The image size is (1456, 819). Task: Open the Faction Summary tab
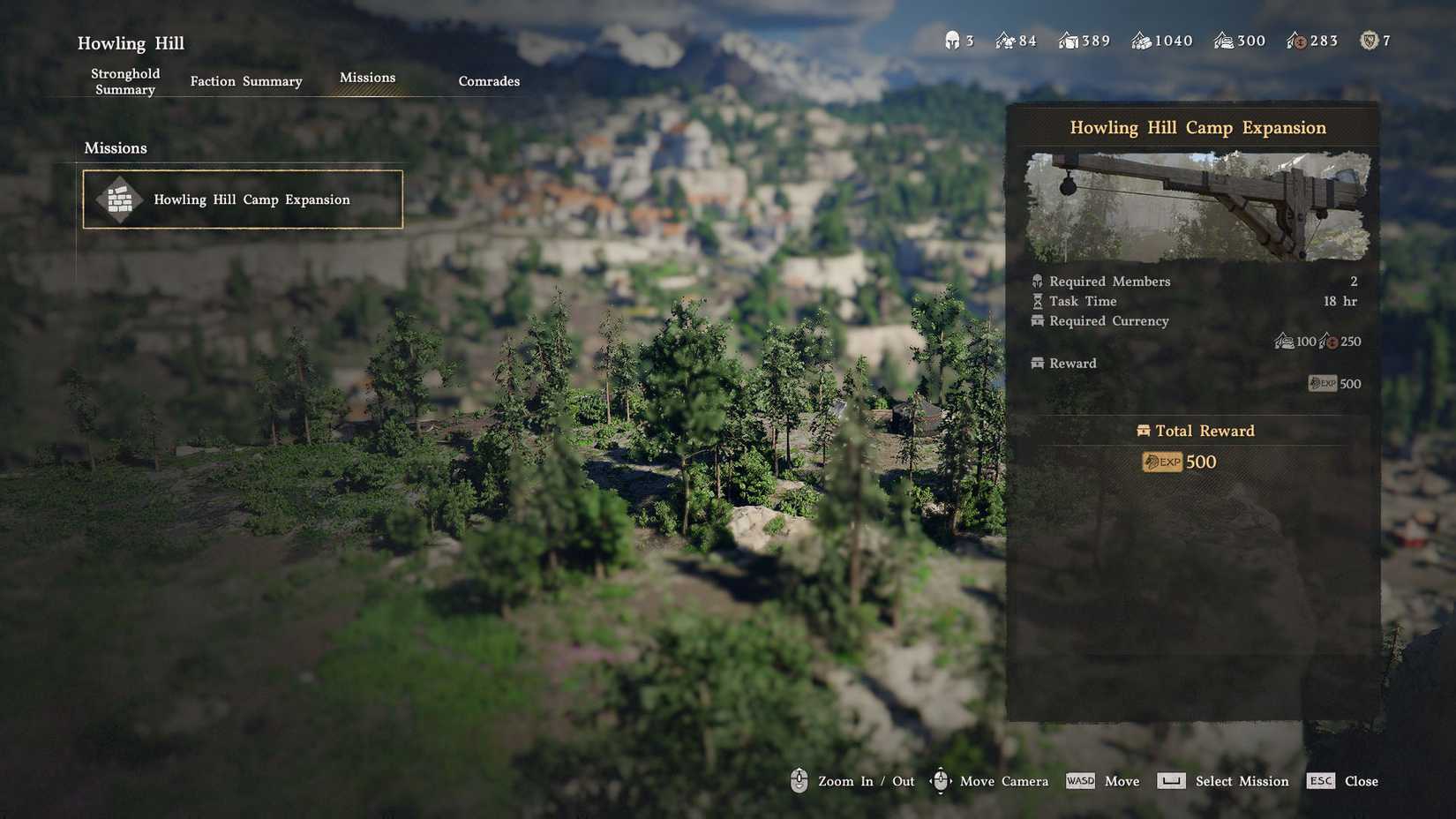(245, 80)
